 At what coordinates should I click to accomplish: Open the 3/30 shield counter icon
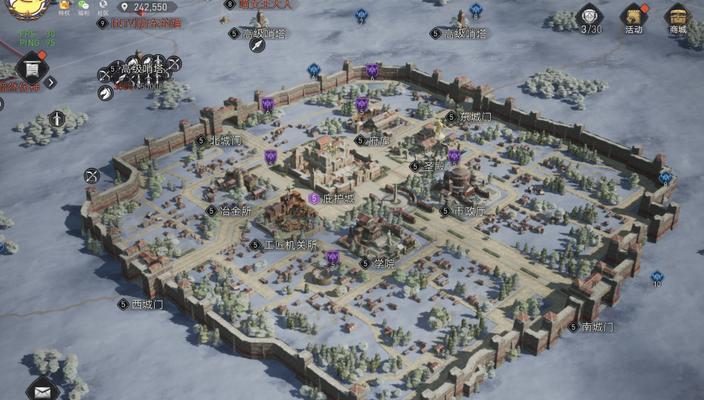[x=590, y=17]
